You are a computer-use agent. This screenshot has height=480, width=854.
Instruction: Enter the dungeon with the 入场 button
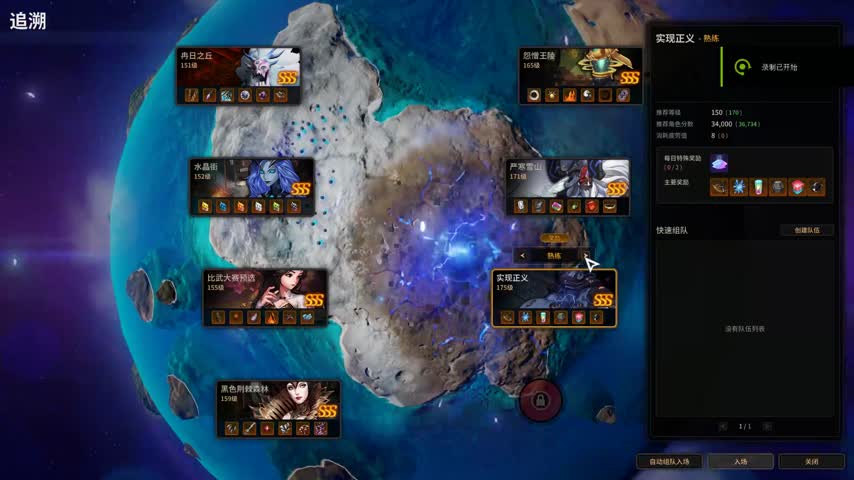pos(740,461)
